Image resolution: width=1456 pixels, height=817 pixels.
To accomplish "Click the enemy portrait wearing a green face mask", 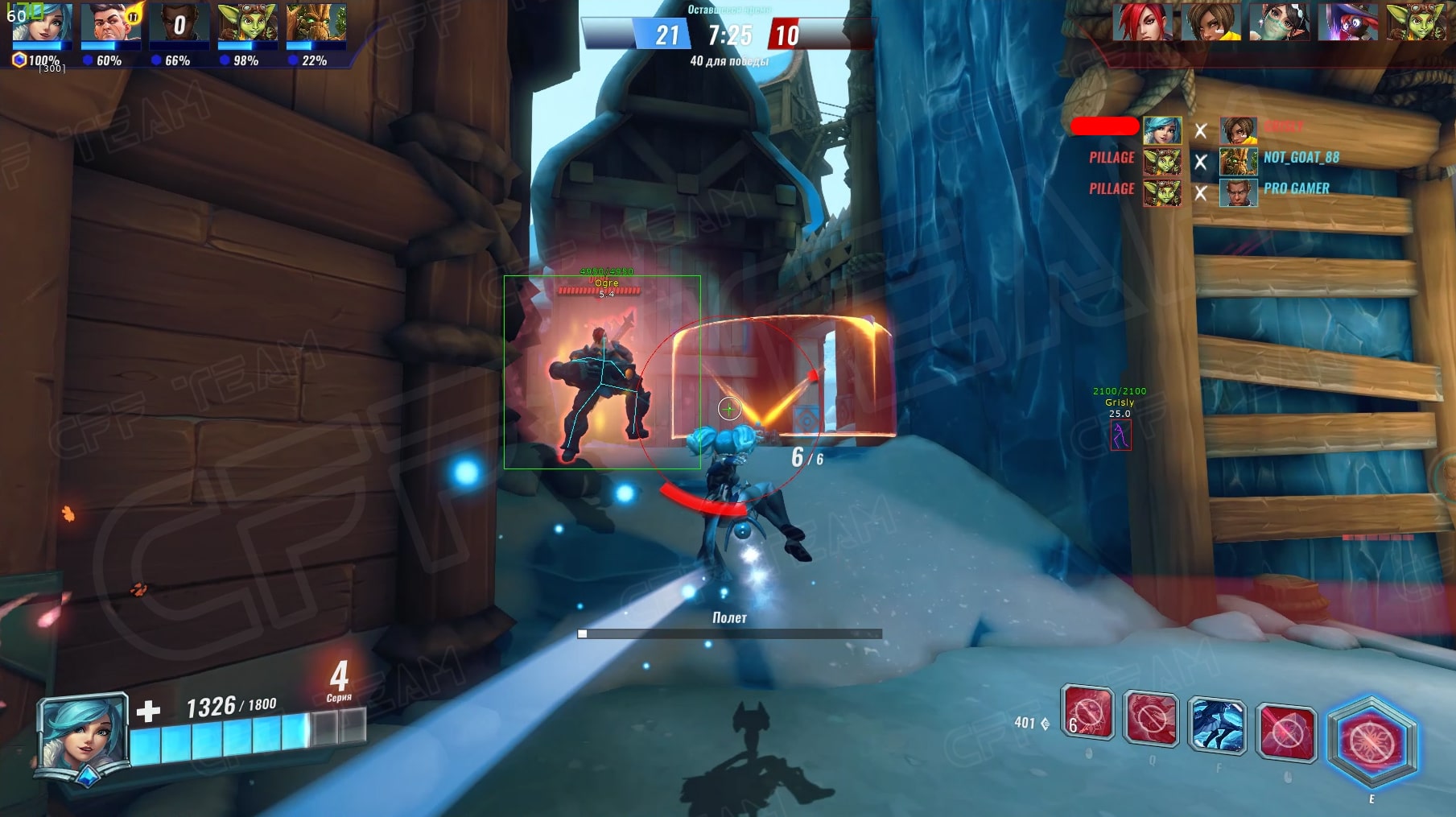I will point(1280,22).
